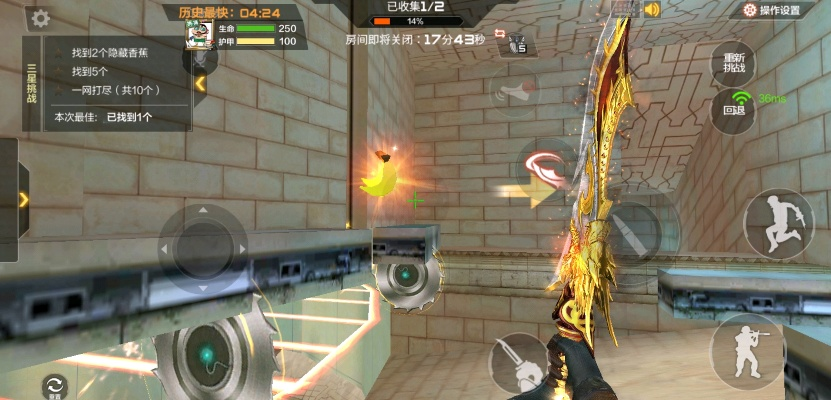Open the gear settings icon
Viewport: 831px width, 400px height.
pyautogui.click(x=41, y=18)
